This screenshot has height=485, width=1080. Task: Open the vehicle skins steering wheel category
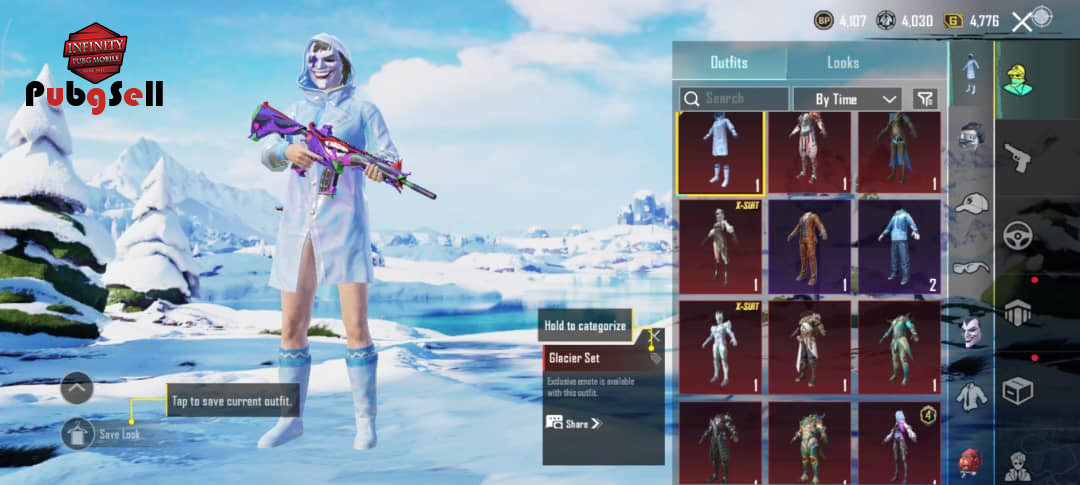tap(1018, 236)
